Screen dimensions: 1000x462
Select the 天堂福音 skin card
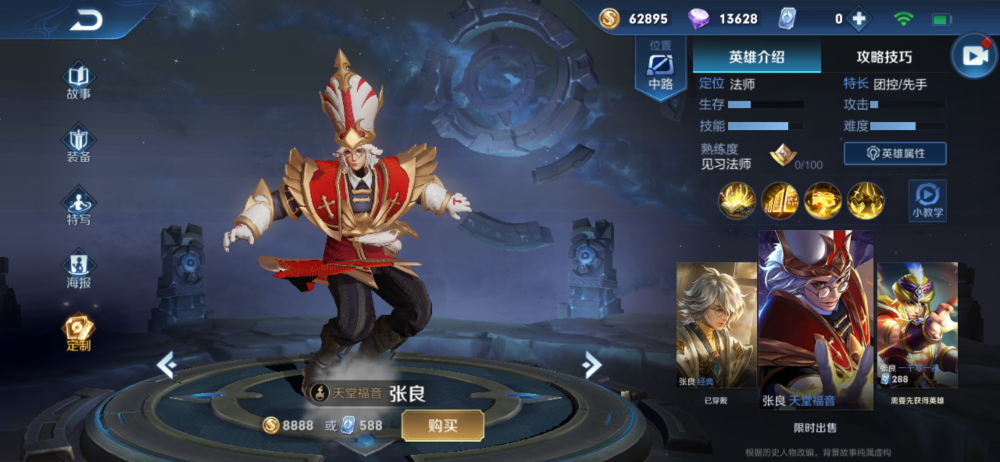[815, 320]
